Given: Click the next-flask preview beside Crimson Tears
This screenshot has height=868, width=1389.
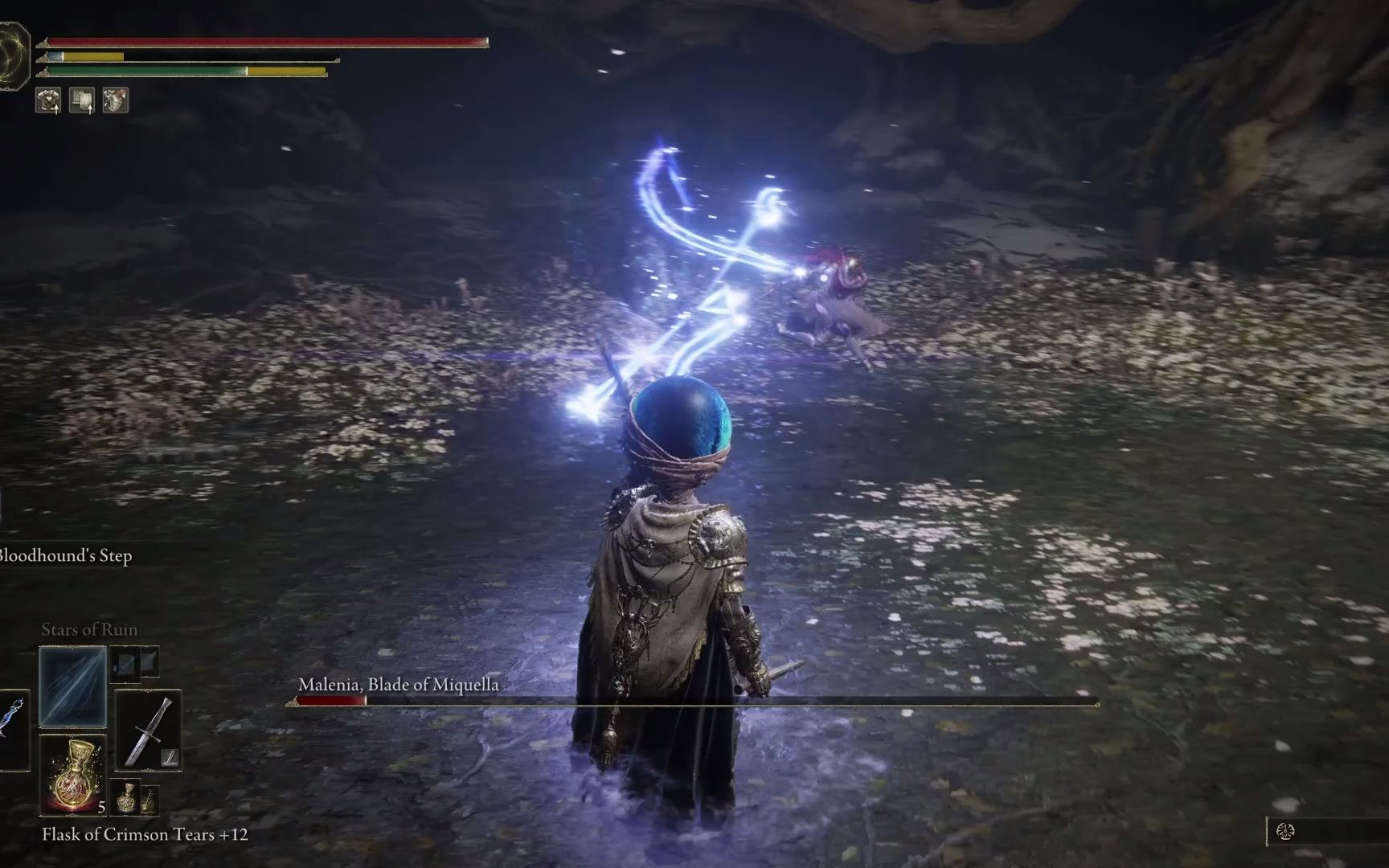Looking at the screenshot, I should pos(135,798).
